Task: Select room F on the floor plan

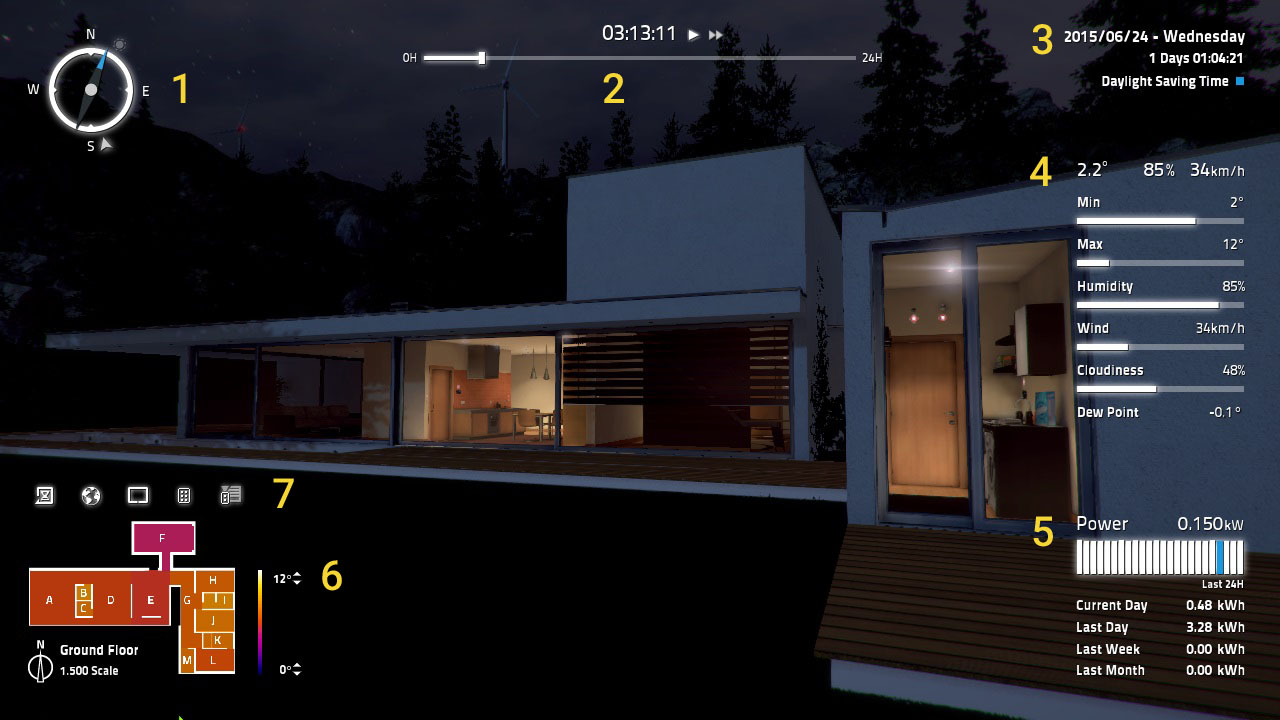Action: click(162, 538)
